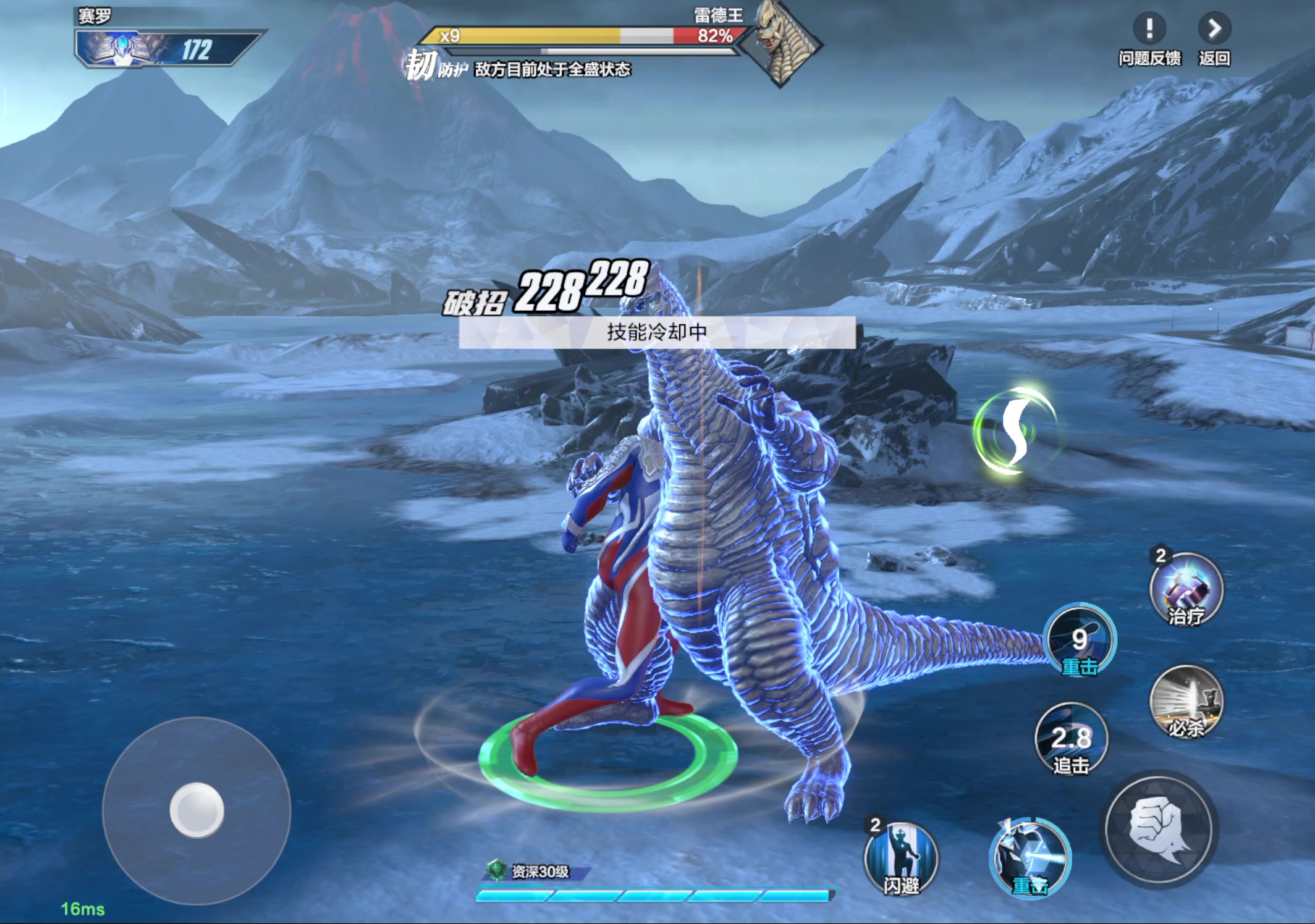Hit the fist basic attack button

point(1158,829)
